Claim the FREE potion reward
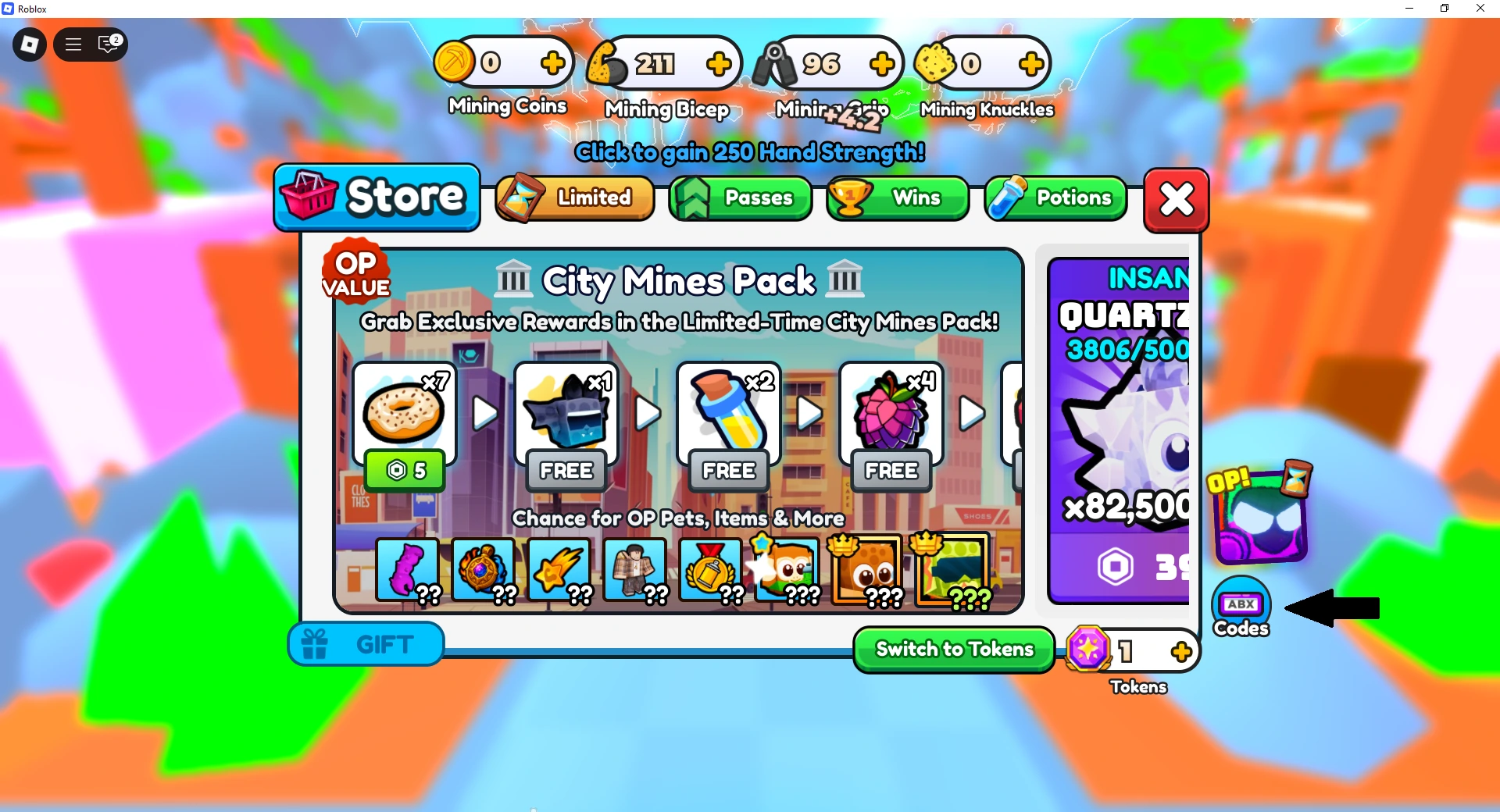The image size is (1500, 812). [x=729, y=471]
